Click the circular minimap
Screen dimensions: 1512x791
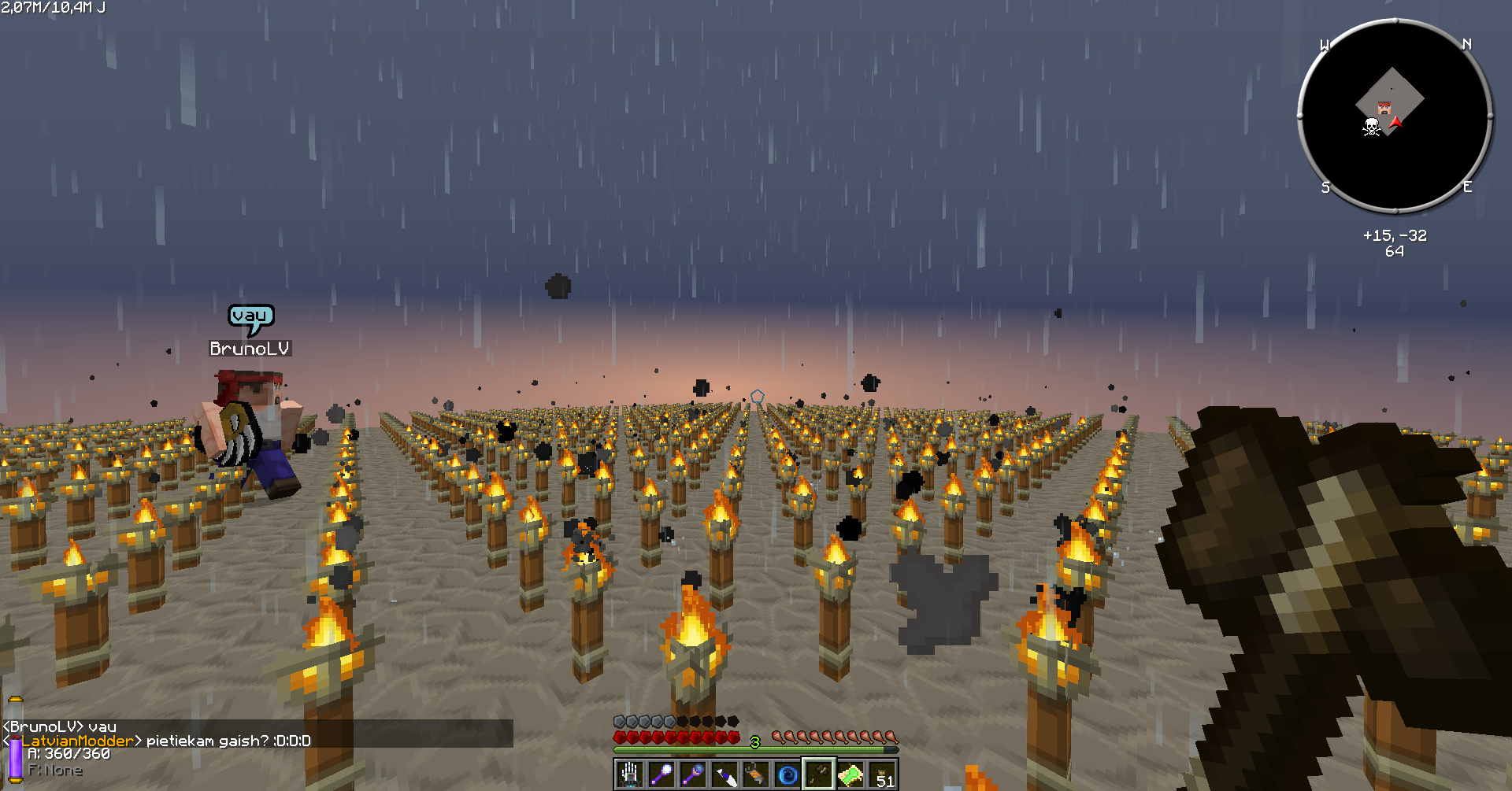(1395, 116)
